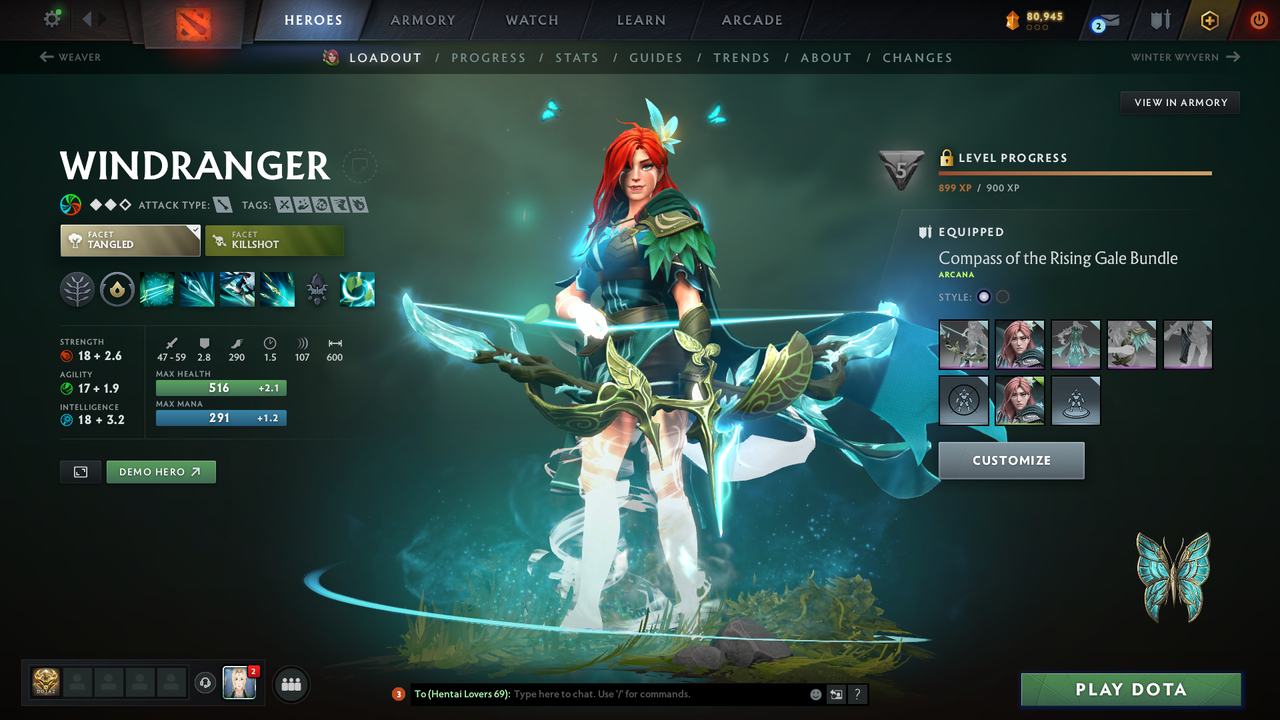Open the Dota Plus shop icon
The width and height of the screenshot is (1280, 720).
coord(1209,19)
